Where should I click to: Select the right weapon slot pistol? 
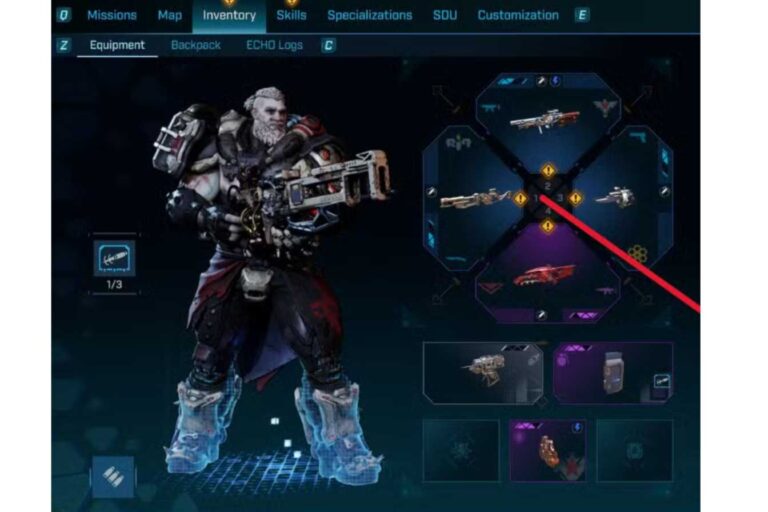[614, 198]
